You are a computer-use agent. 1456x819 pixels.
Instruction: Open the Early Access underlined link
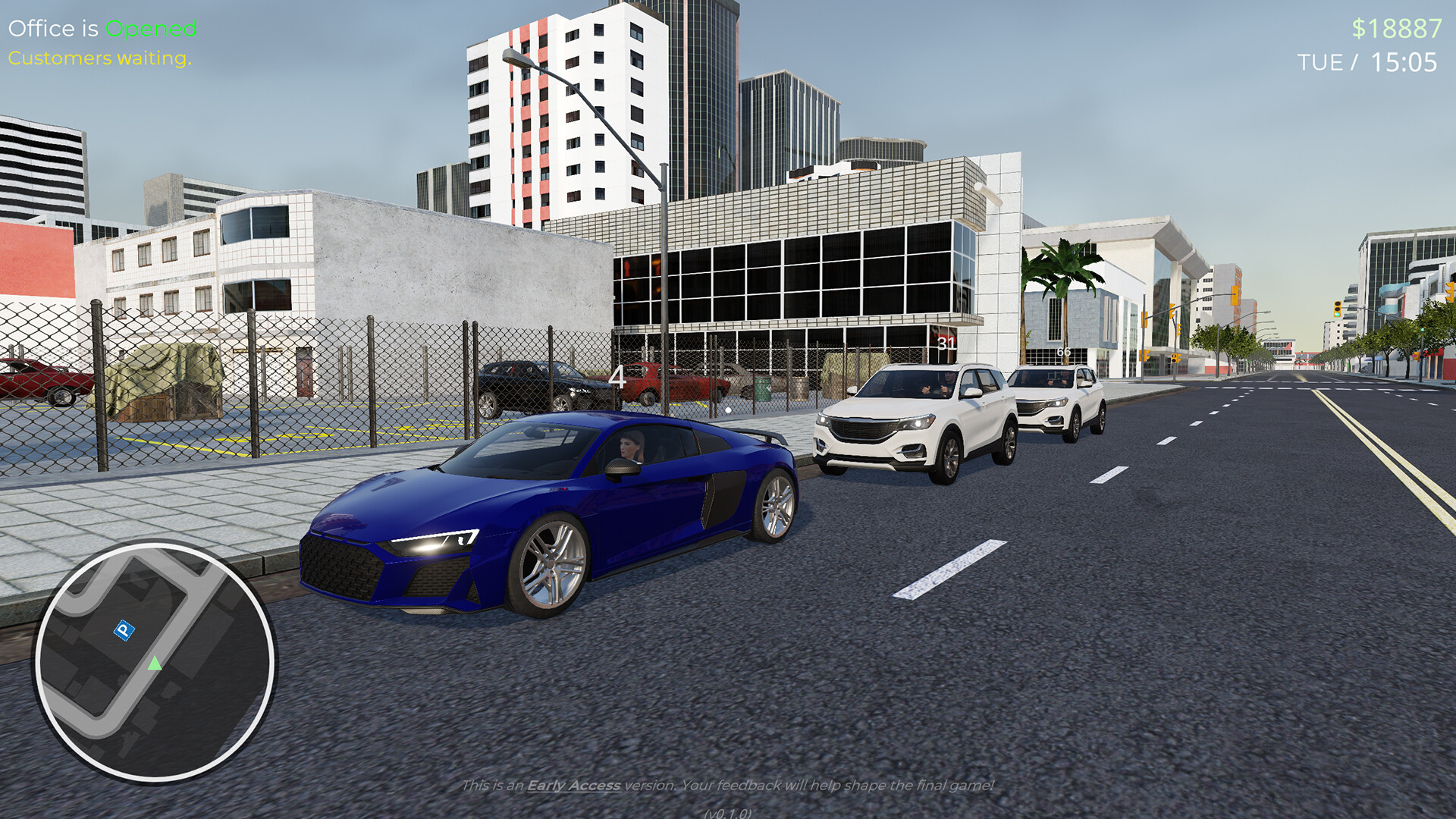click(573, 787)
